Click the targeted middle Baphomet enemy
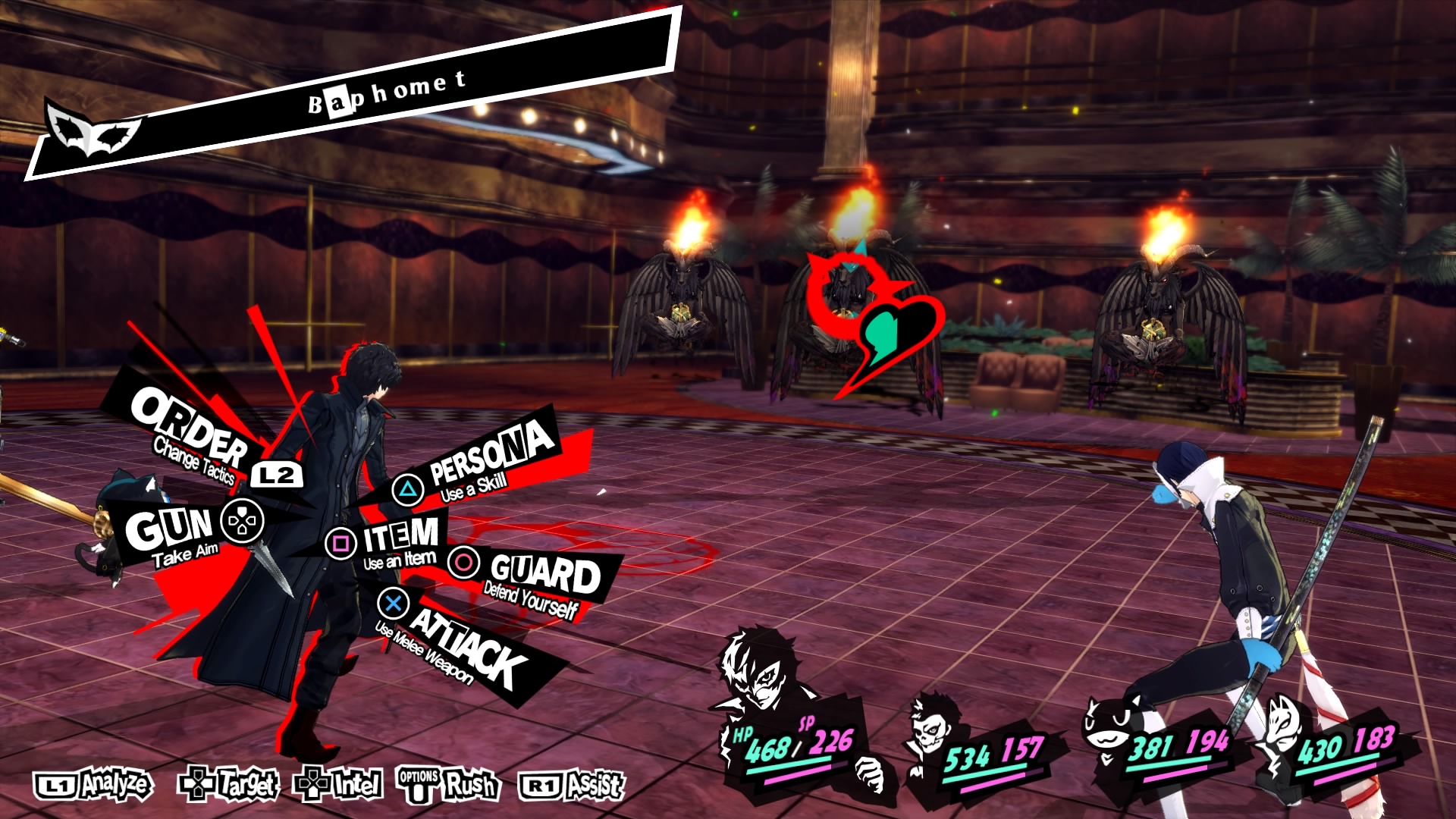The height and width of the screenshot is (819, 1456). [849, 318]
